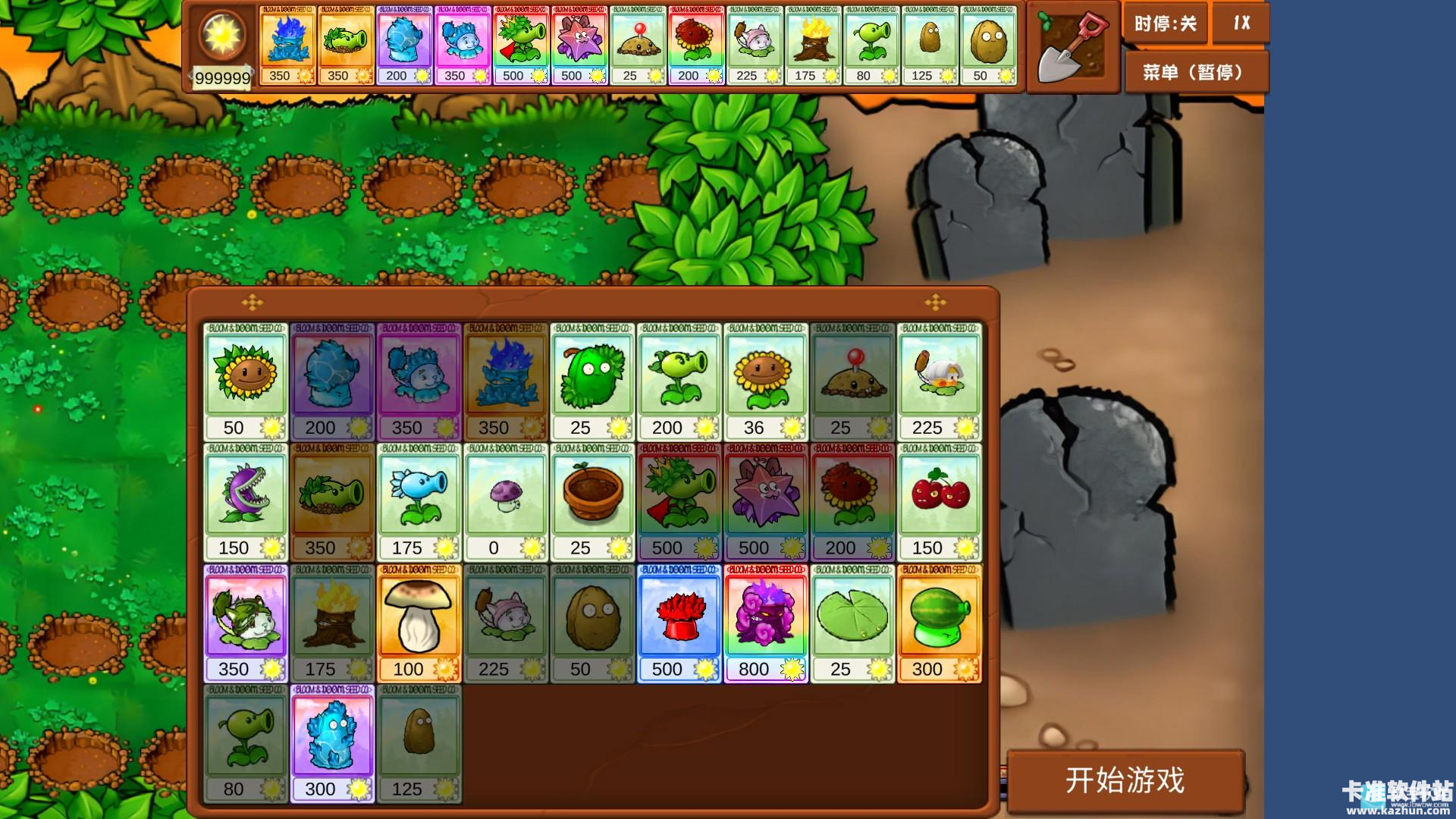Viewport: 1456px width, 819px height.
Task: Pick the Chomper seed card
Action: 246,497
